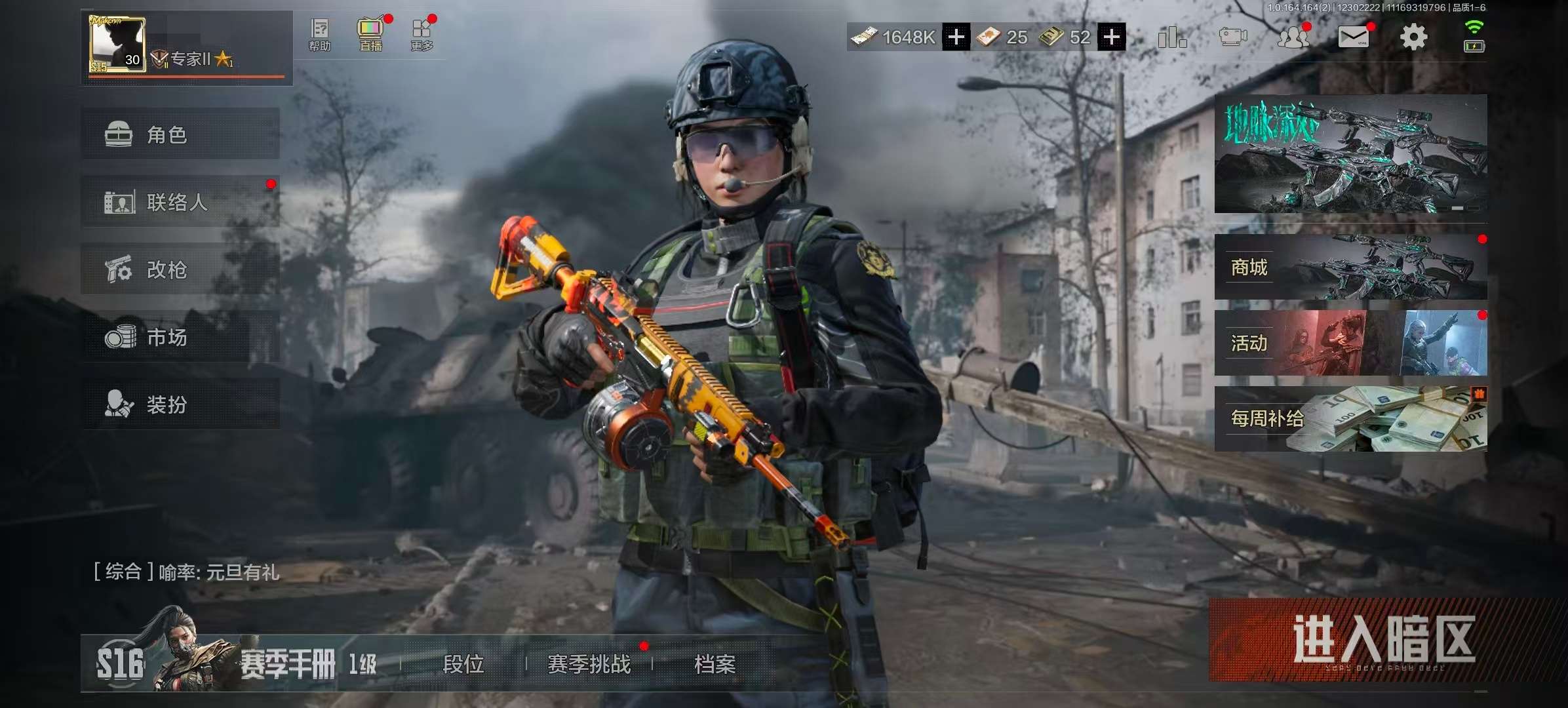
Task: Select the 装扮 outfit menu
Action: [x=180, y=404]
